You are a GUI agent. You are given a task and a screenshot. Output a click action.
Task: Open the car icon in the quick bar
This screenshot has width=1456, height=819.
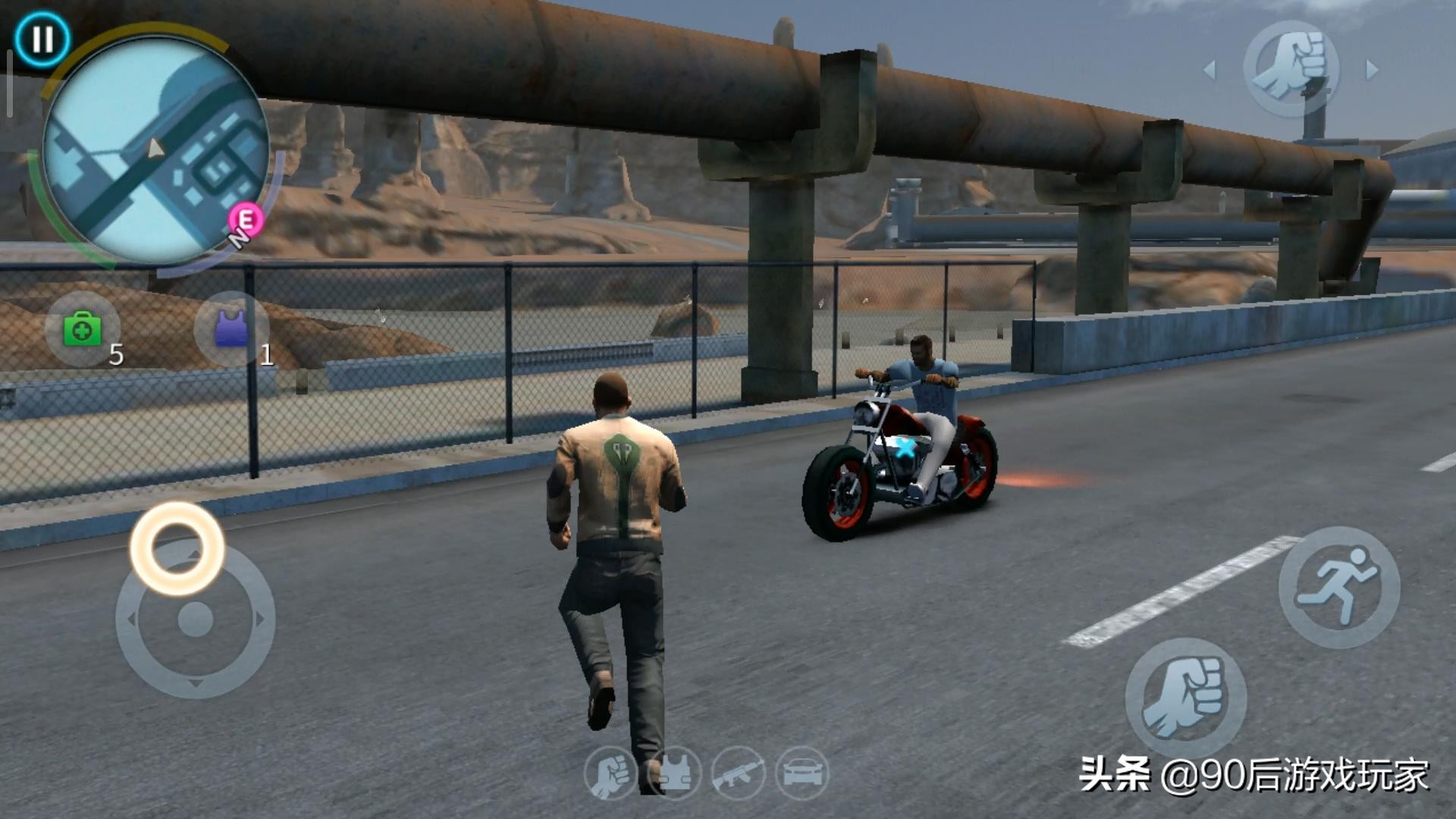[802, 773]
